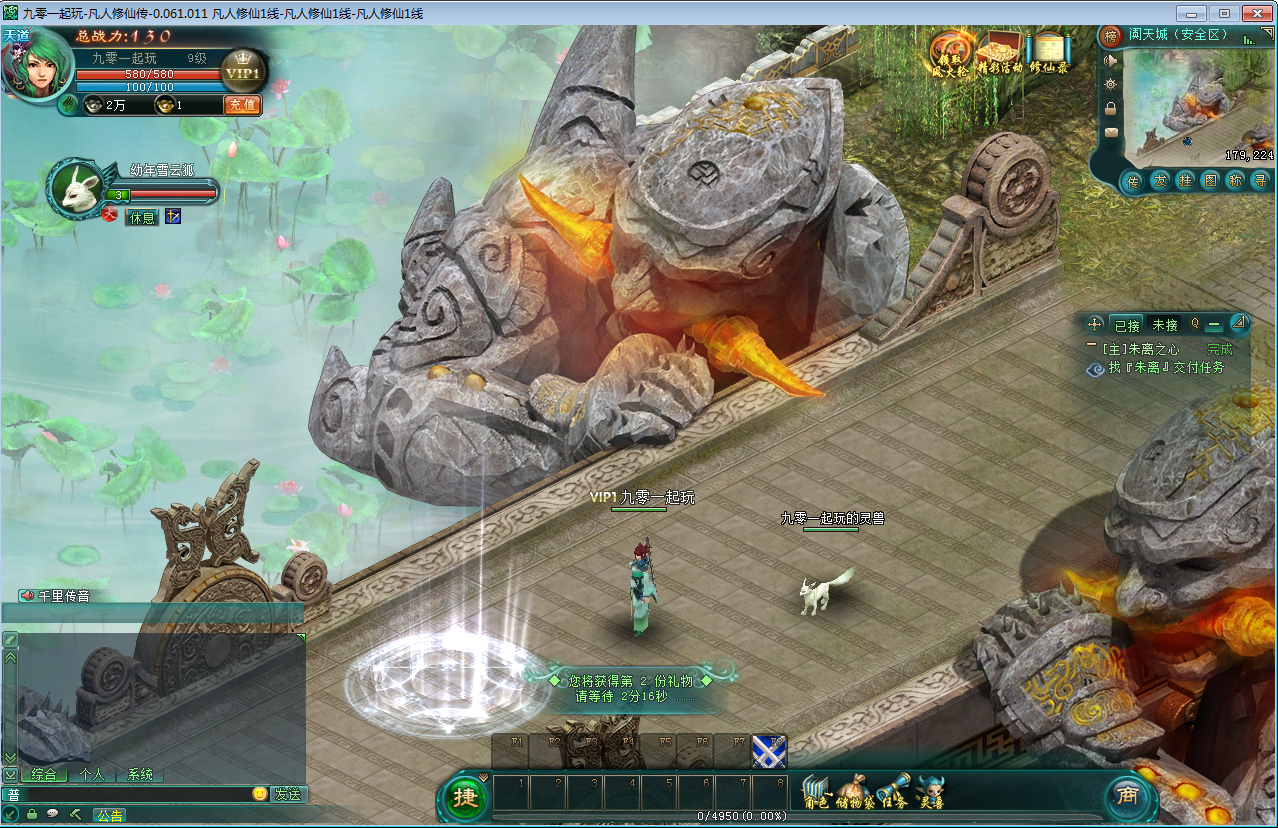The width and height of the screenshot is (1278, 828).
Task: Click the 充值 recharge button
Action: [x=241, y=105]
